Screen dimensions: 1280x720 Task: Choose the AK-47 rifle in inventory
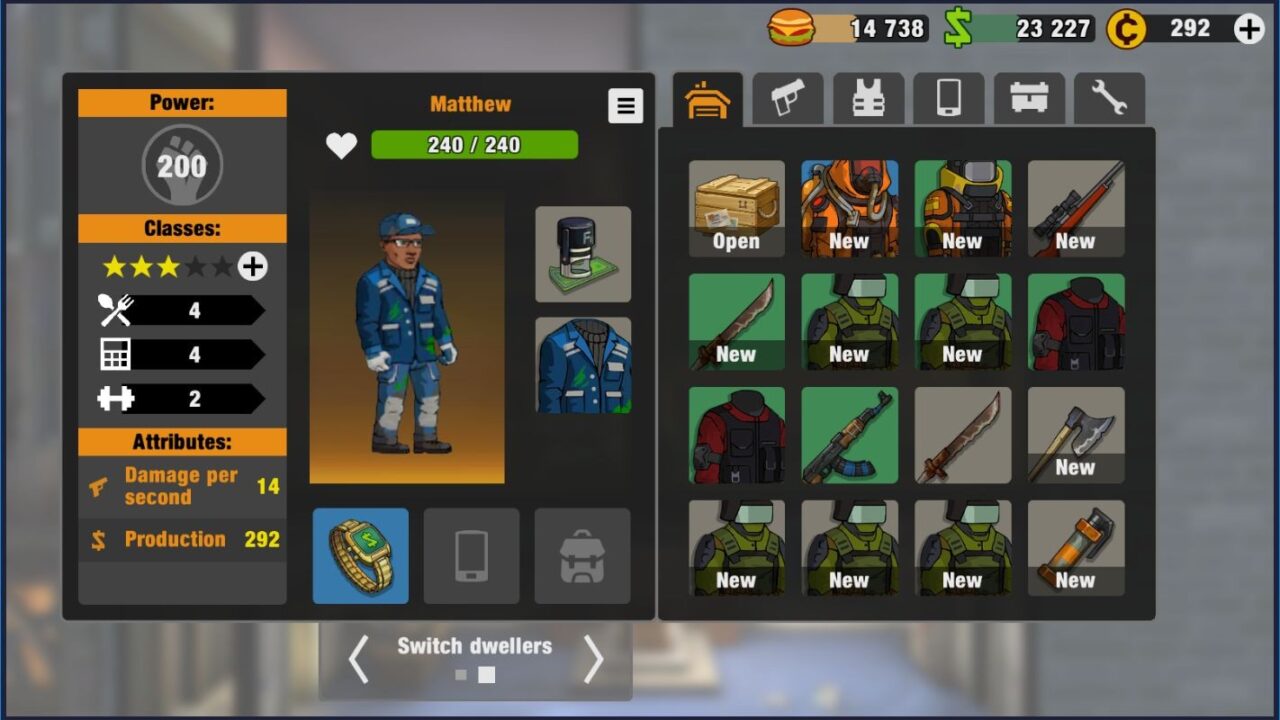pyautogui.click(x=850, y=435)
